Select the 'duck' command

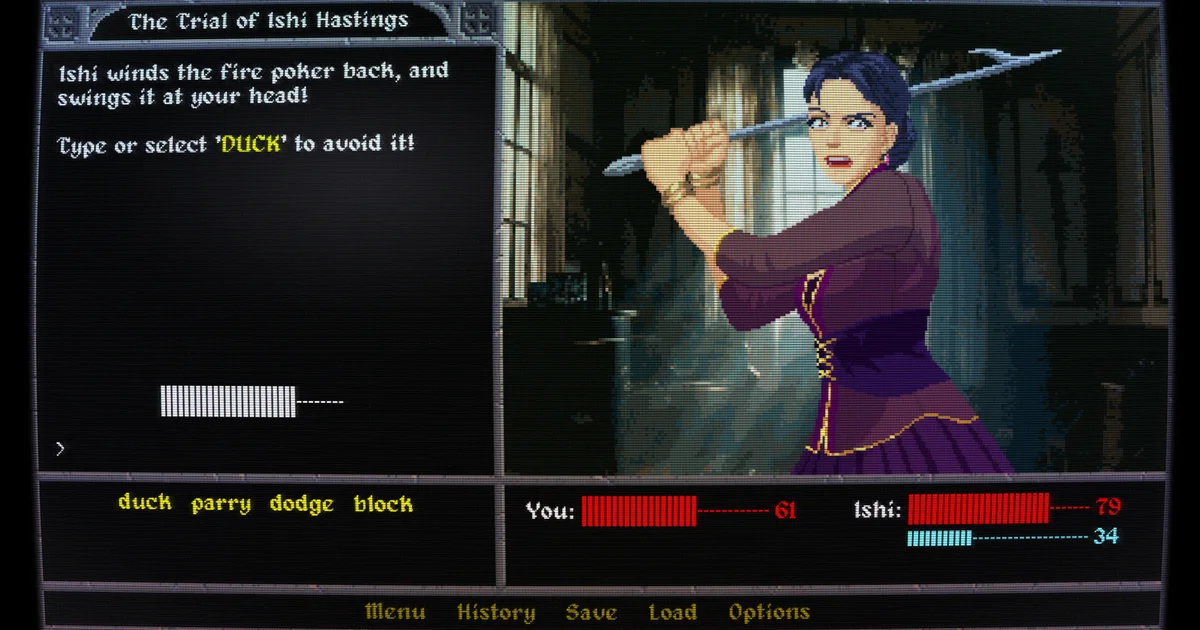tap(145, 503)
